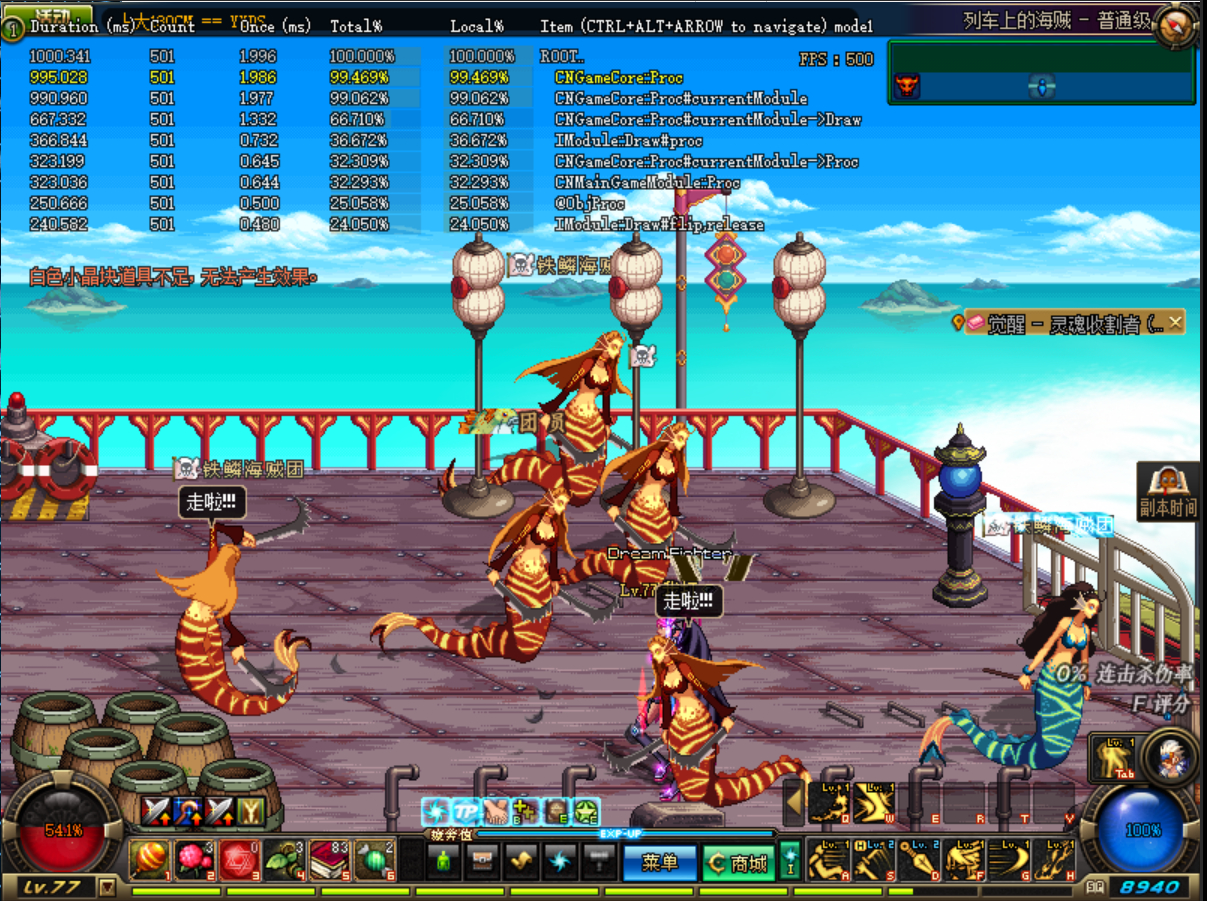1207x901 pixels.
Task: Open the 菜单 menu button
Action: tap(659, 862)
